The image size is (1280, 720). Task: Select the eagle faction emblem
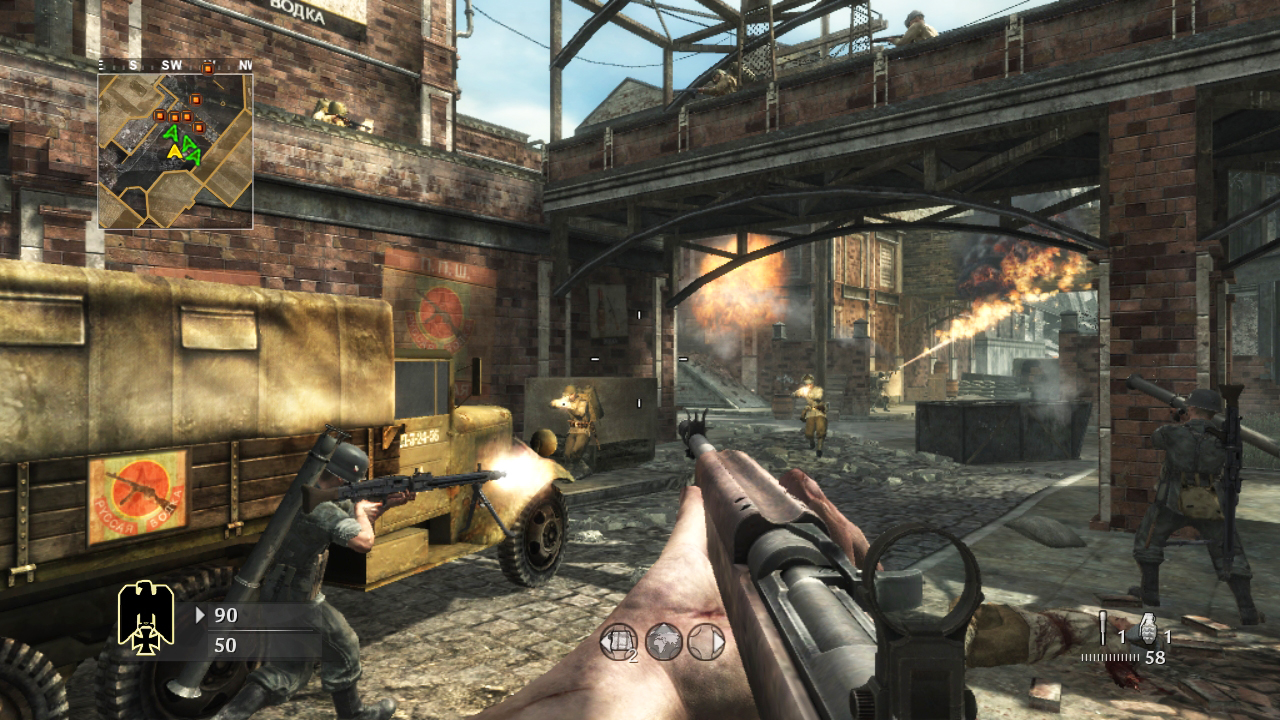point(146,616)
